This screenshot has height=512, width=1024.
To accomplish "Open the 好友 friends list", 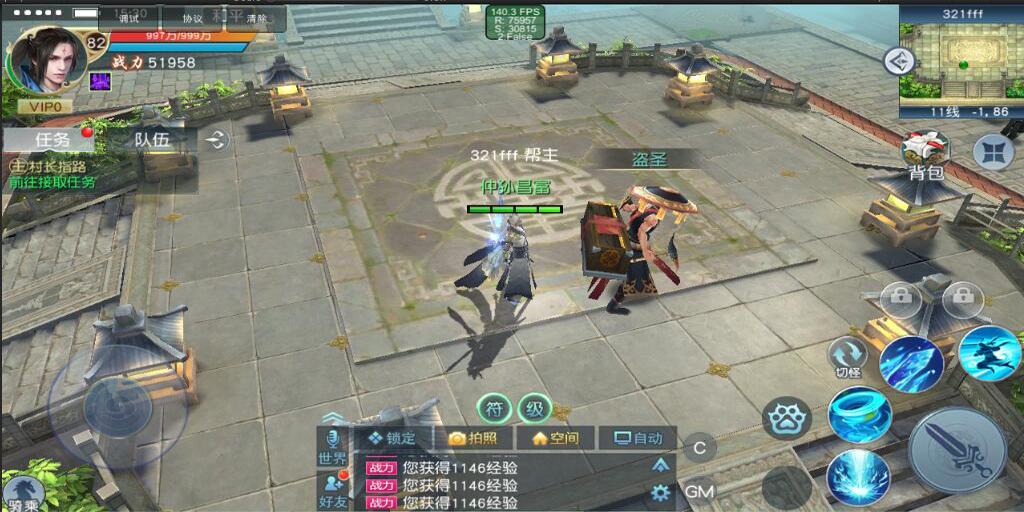I will tap(332, 490).
